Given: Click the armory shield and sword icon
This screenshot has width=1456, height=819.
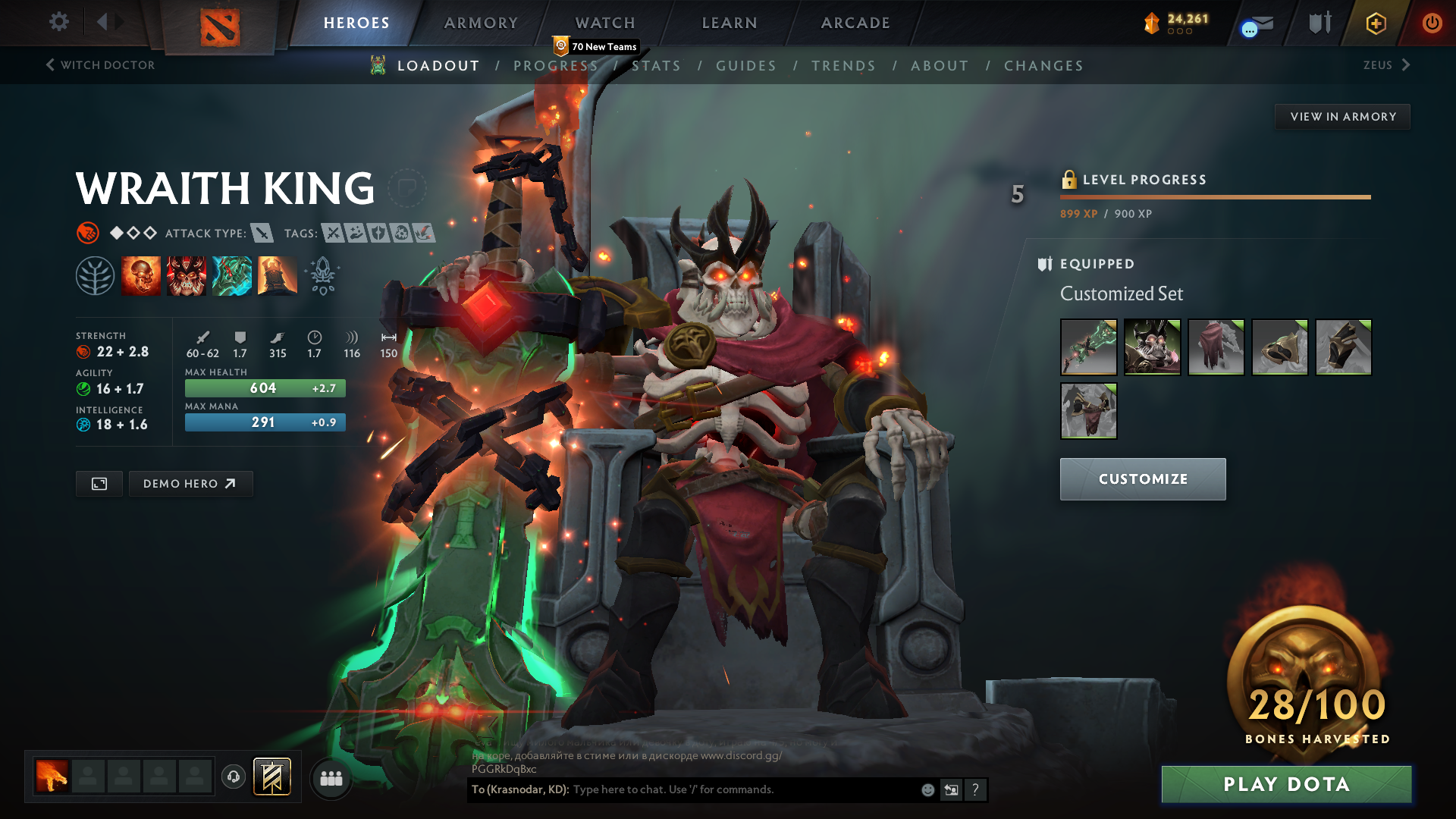Looking at the screenshot, I should [1319, 23].
